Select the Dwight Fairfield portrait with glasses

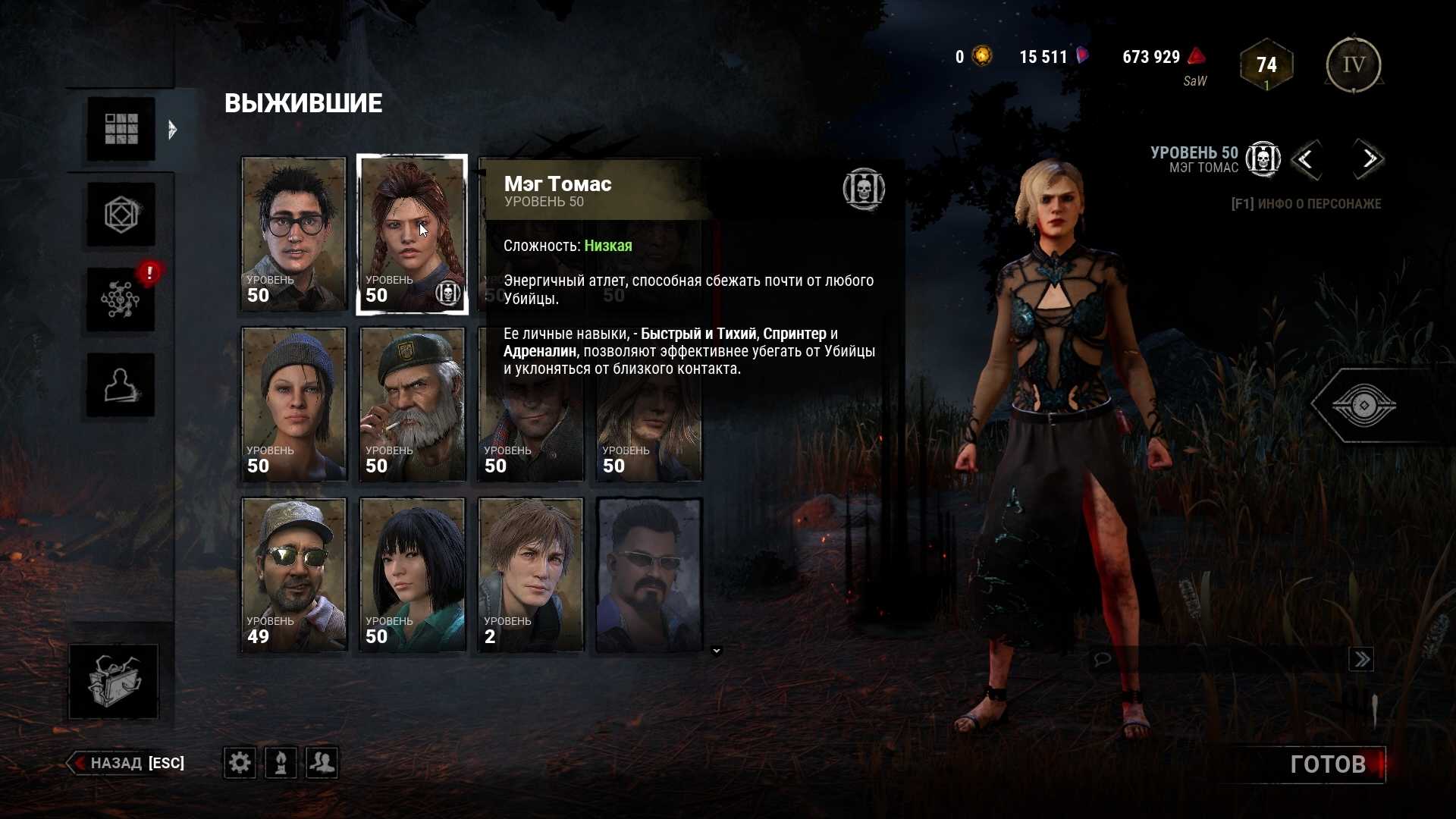tap(293, 234)
